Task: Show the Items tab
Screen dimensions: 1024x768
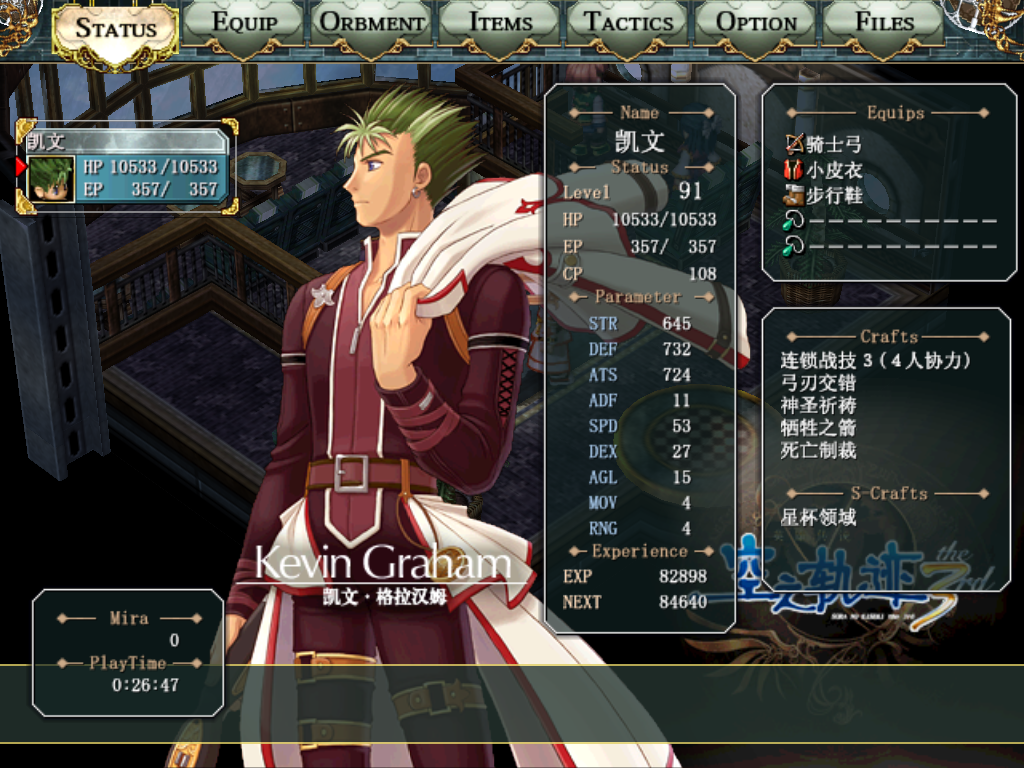Action: 500,22
